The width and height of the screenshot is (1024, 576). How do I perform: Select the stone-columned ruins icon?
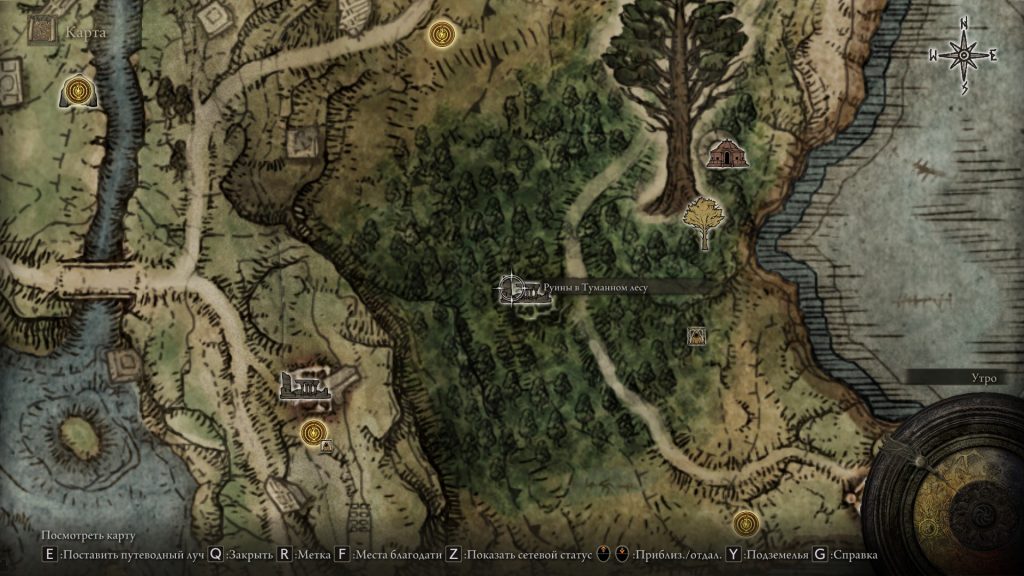point(307,385)
